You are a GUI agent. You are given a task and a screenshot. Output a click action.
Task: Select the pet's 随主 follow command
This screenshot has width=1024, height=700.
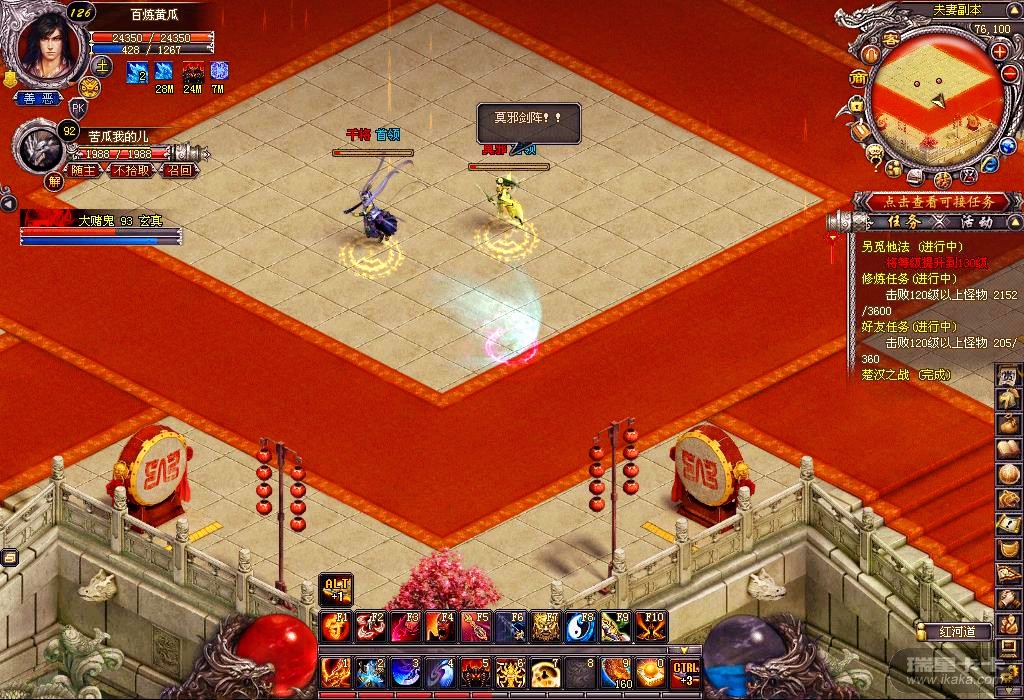(x=84, y=170)
